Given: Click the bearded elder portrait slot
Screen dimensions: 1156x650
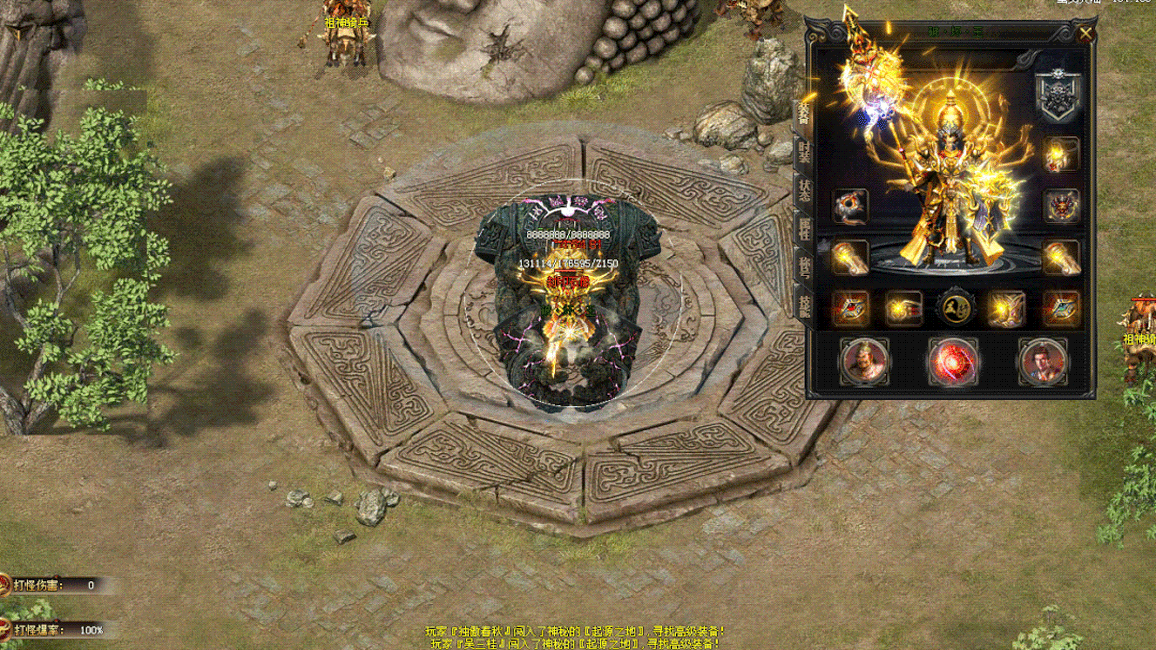Looking at the screenshot, I should pos(864,362).
